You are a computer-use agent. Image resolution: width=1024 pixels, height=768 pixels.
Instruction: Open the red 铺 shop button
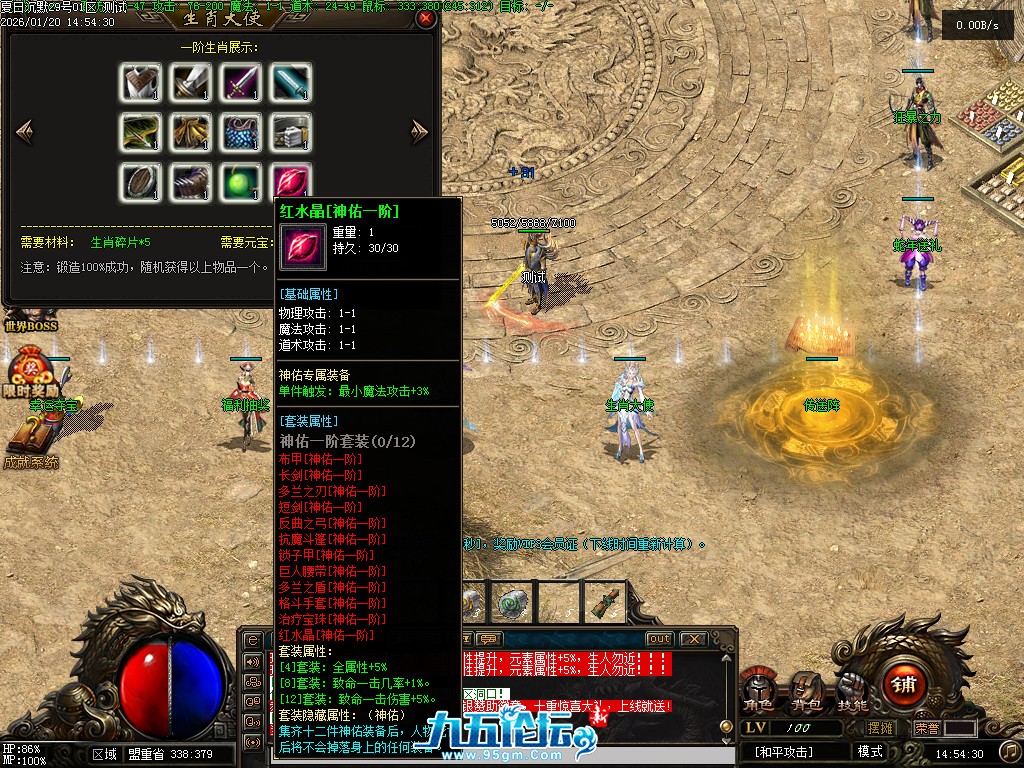(904, 685)
